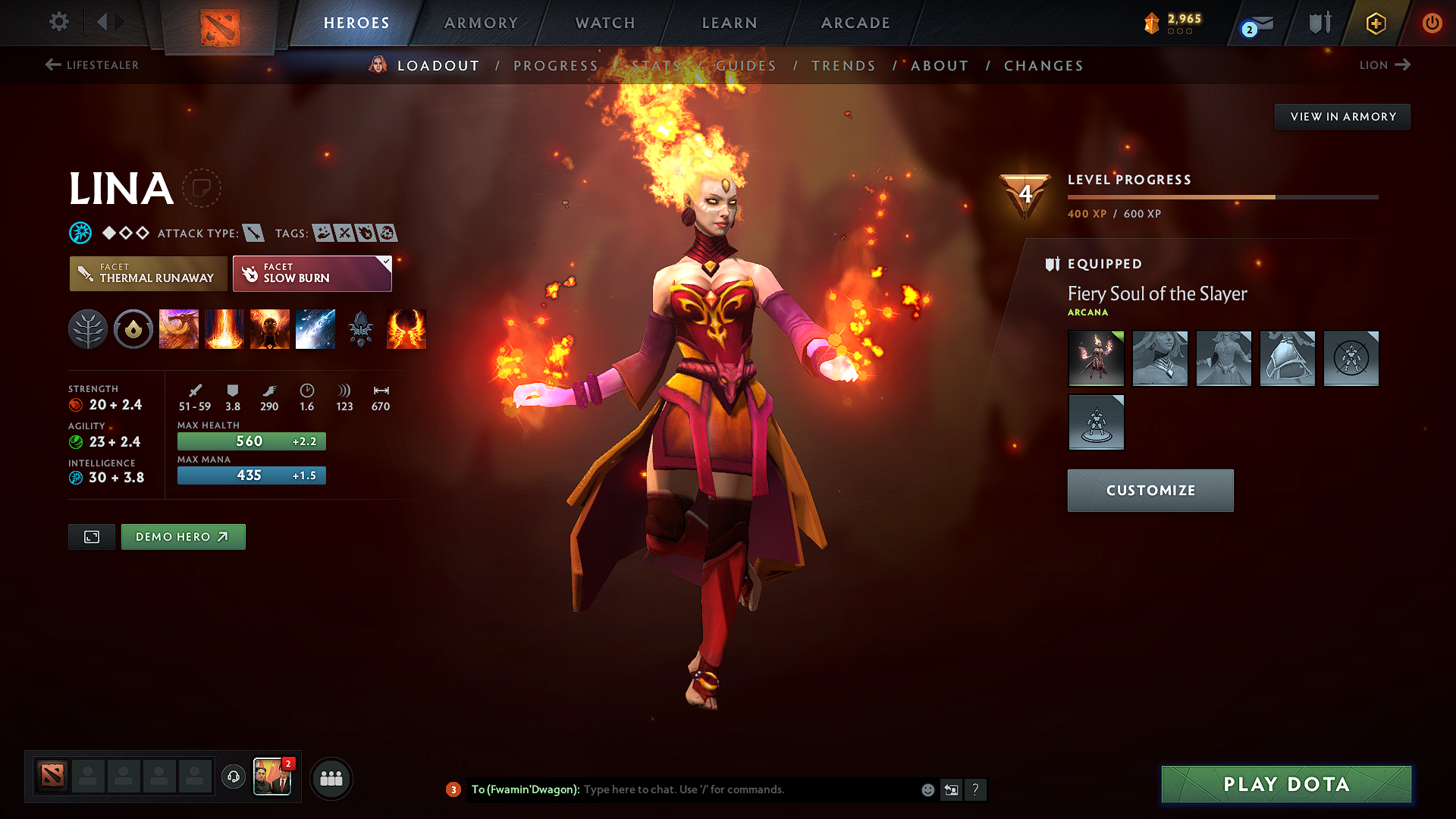View Lina's innate ability icon

133,329
